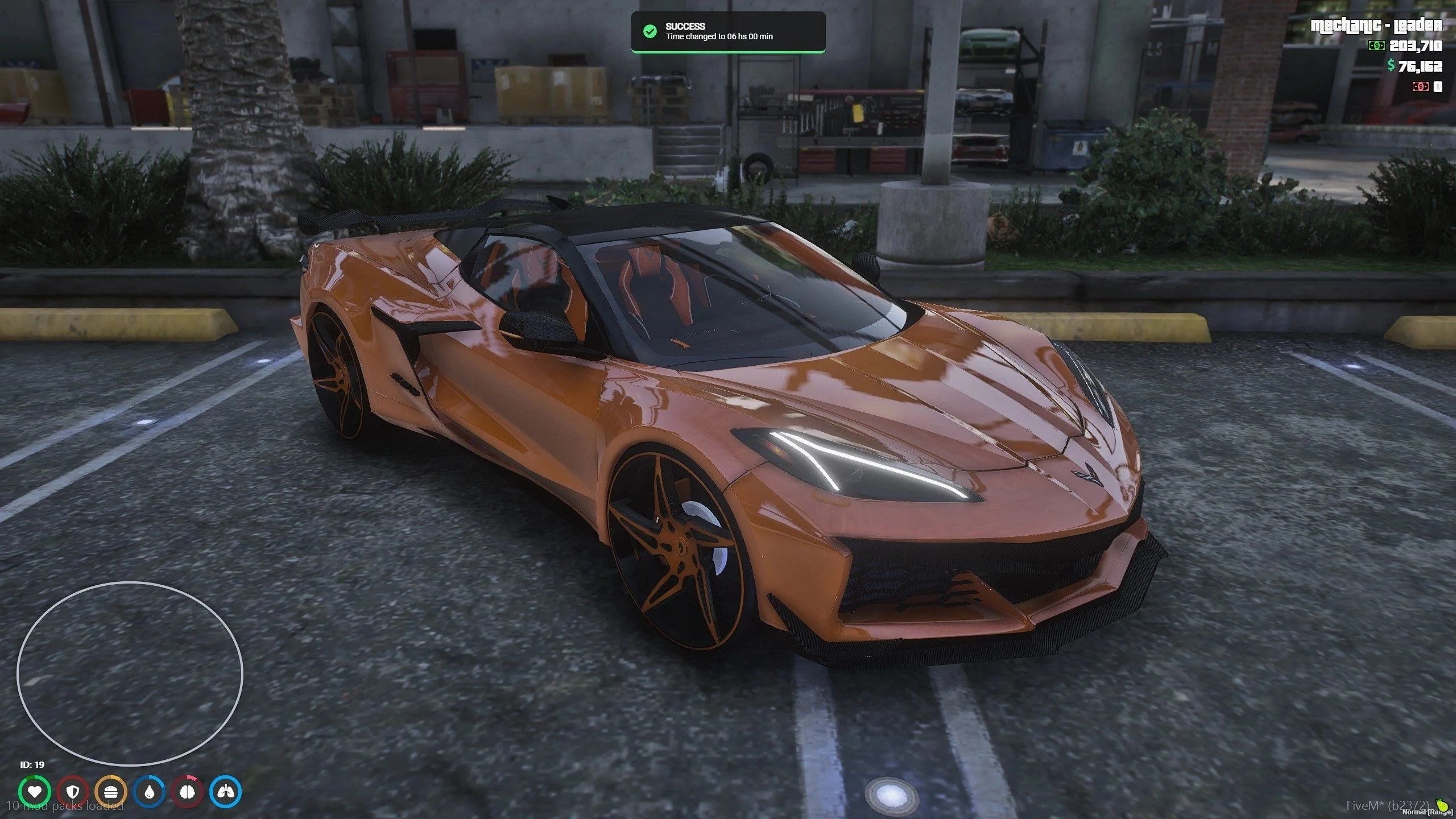1456x819 pixels.
Task: Open the circular minimap
Action: pyautogui.click(x=130, y=673)
